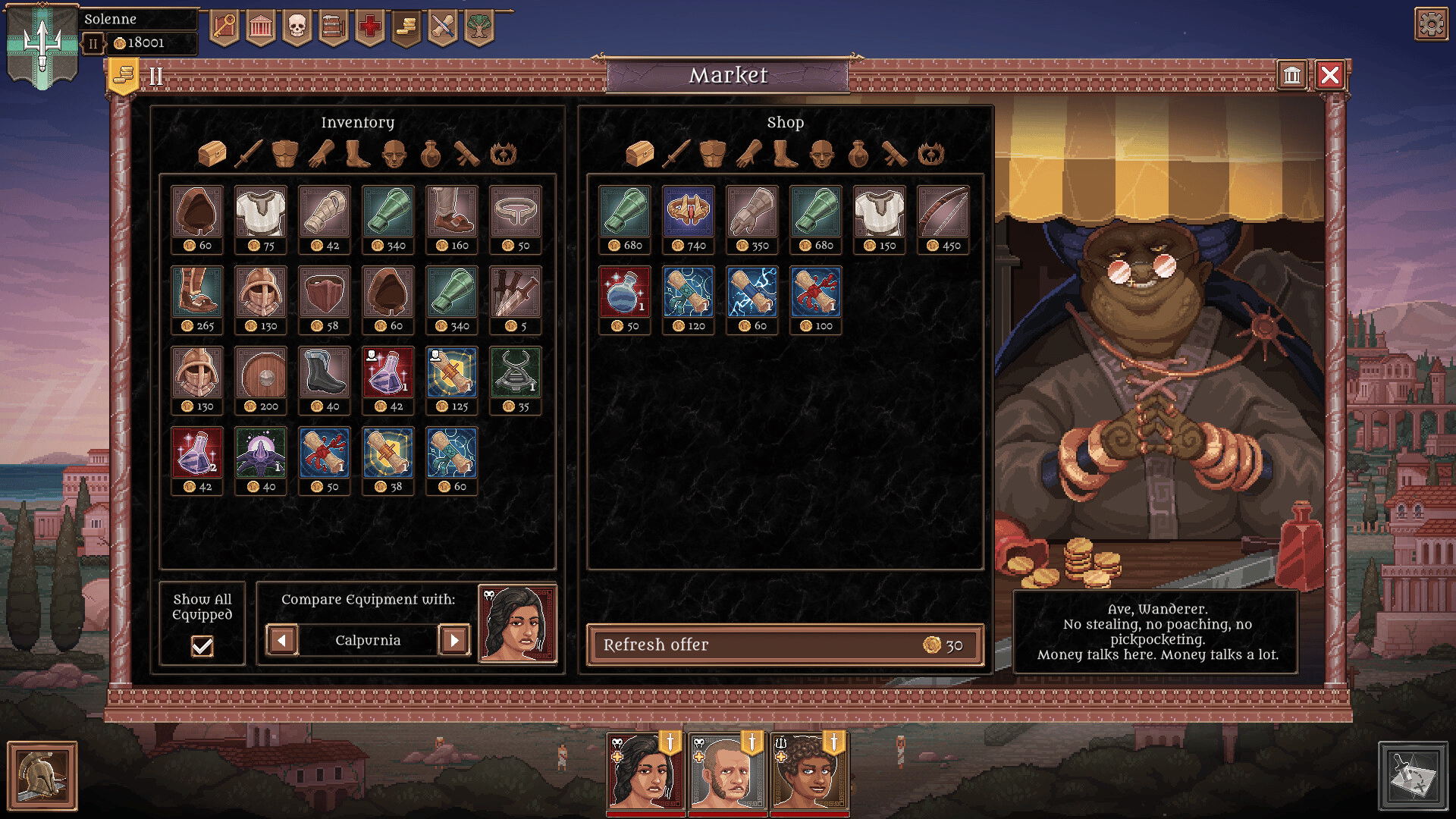Refresh the shop offer for 30 gold
This screenshot has height=819, width=1456.
point(785,645)
